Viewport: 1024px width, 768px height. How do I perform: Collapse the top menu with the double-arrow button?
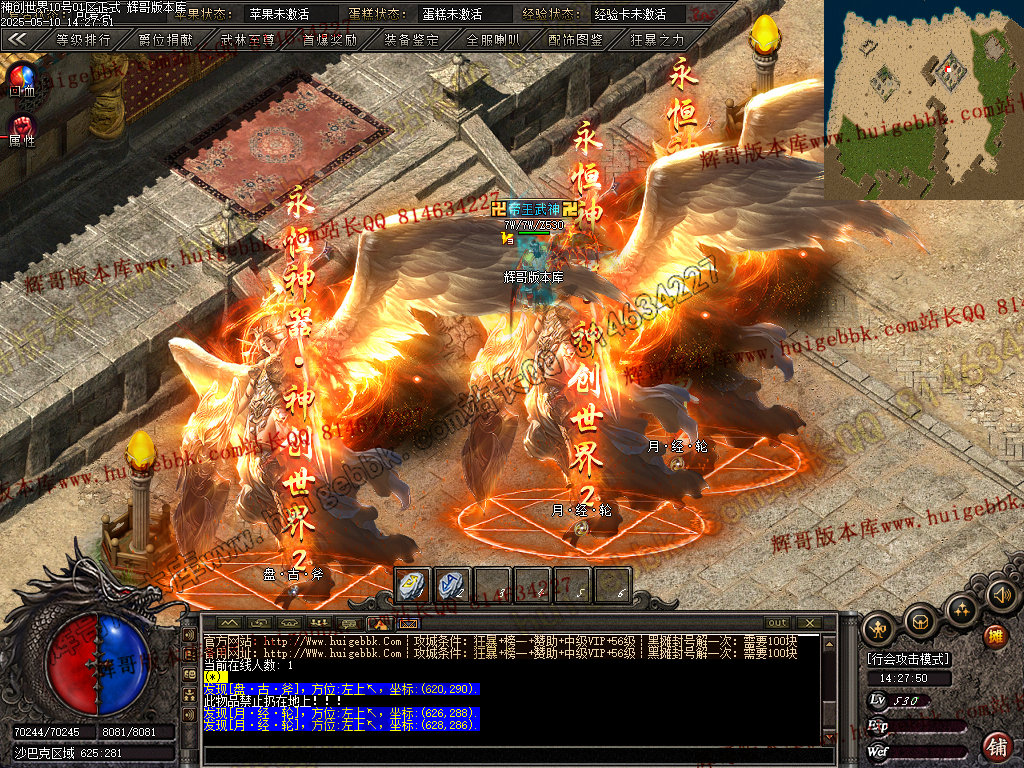pyautogui.click(x=19, y=39)
